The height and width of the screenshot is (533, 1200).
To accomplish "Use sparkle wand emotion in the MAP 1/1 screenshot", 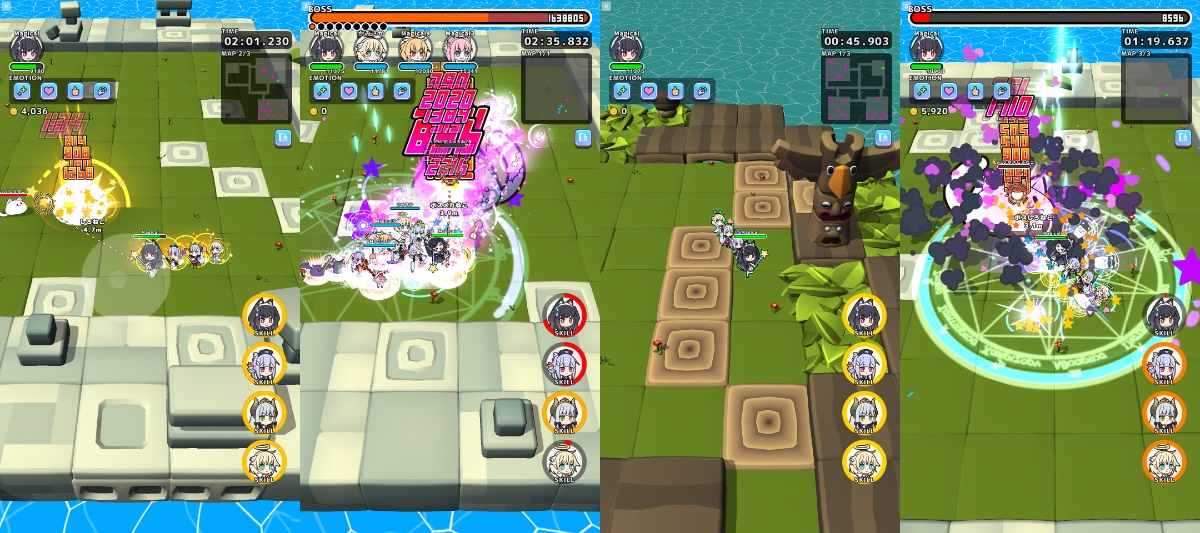I will 323,91.
